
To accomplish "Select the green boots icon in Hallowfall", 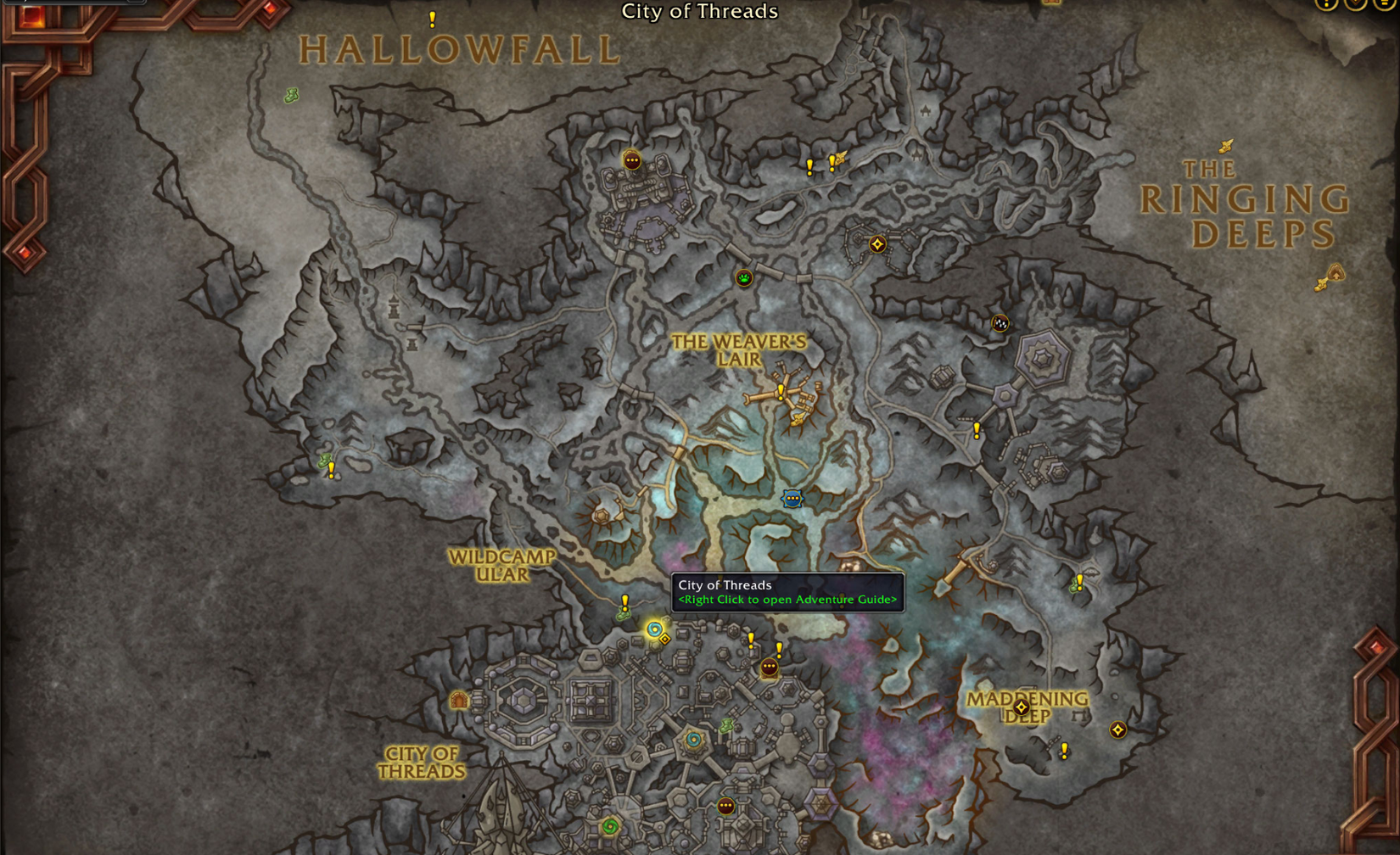I will (x=292, y=95).
